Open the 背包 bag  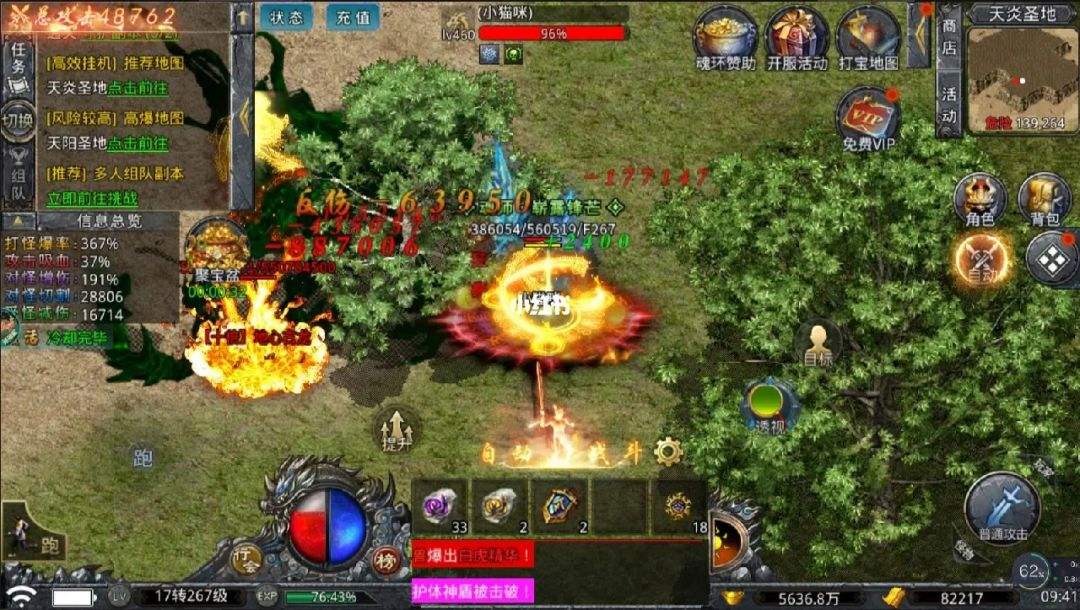point(1044,198)
